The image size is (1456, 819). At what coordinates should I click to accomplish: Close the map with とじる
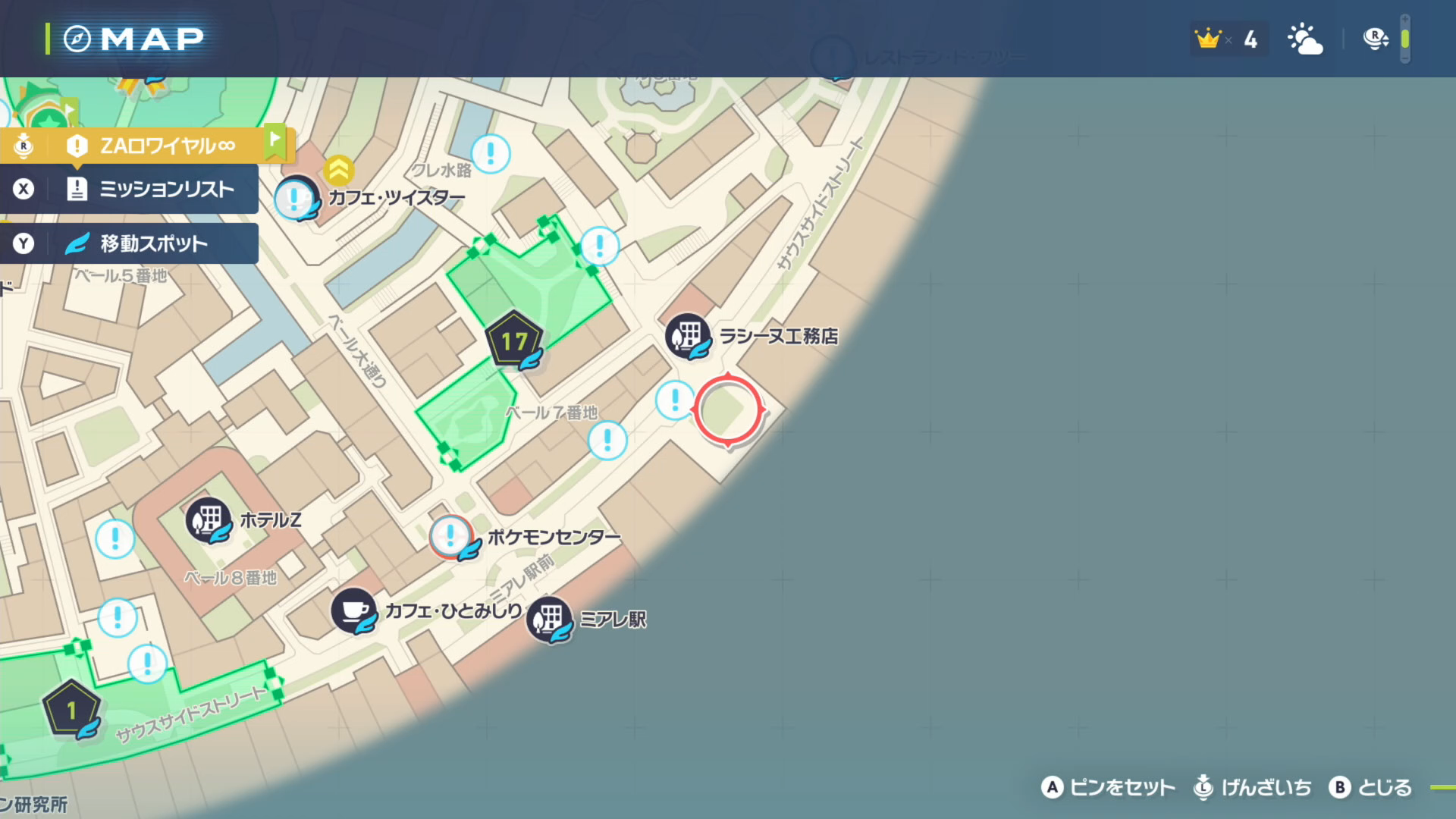pyautogui.click(x=1370, y=788)
